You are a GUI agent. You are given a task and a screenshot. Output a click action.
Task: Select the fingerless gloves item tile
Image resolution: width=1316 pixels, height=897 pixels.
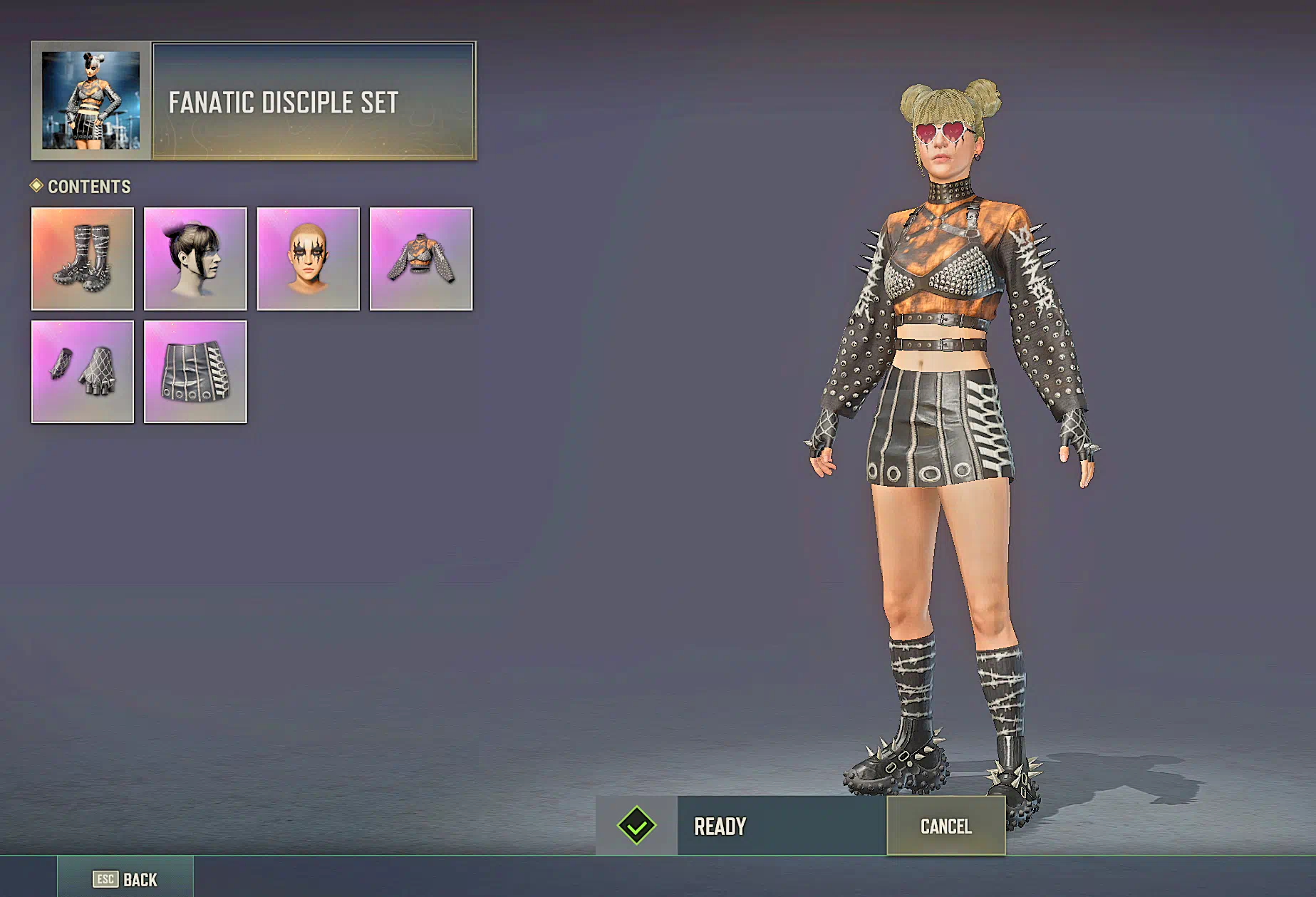[x=83, y=372]
